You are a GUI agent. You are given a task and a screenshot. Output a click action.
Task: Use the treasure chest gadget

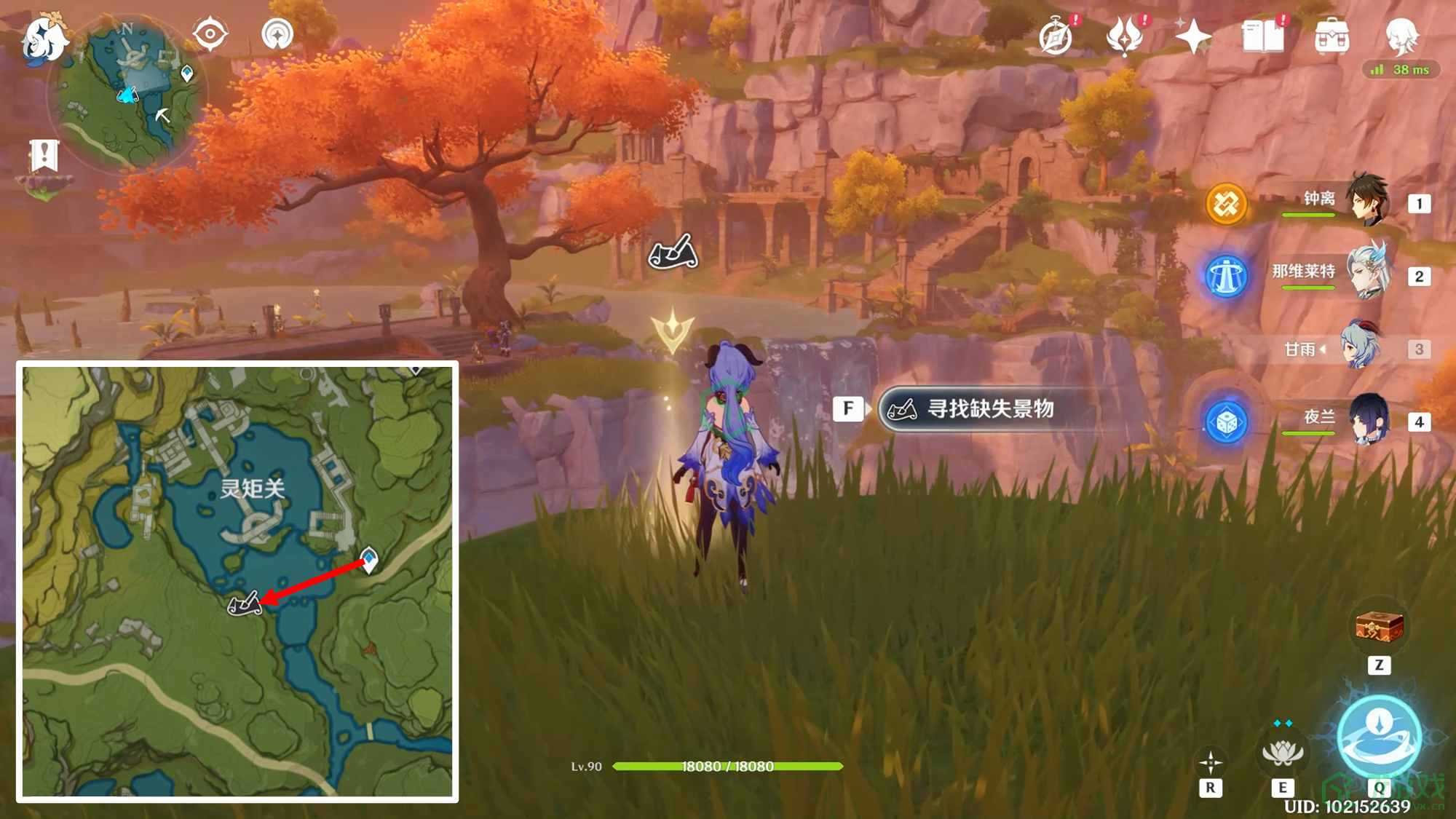click(1379, 628)
